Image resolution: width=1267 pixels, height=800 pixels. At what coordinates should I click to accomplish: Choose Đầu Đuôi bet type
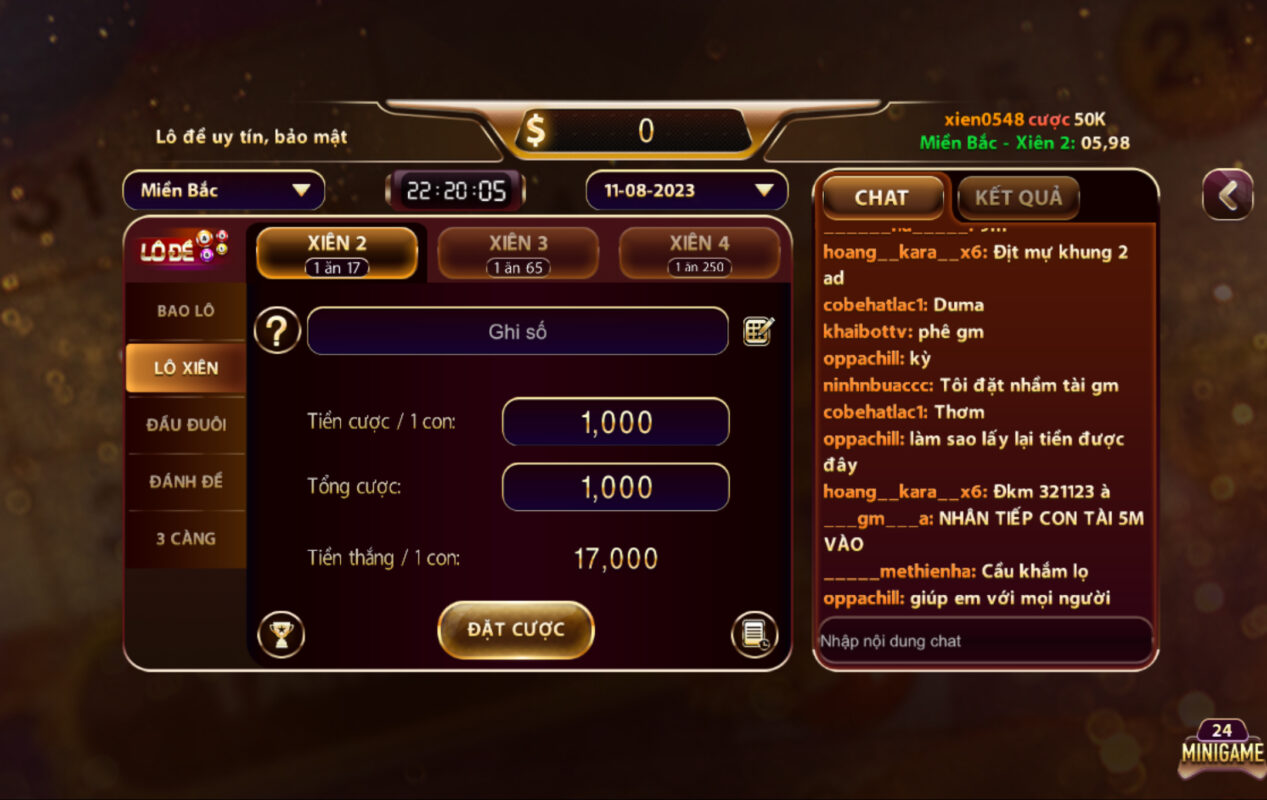(x=186, y=425)
